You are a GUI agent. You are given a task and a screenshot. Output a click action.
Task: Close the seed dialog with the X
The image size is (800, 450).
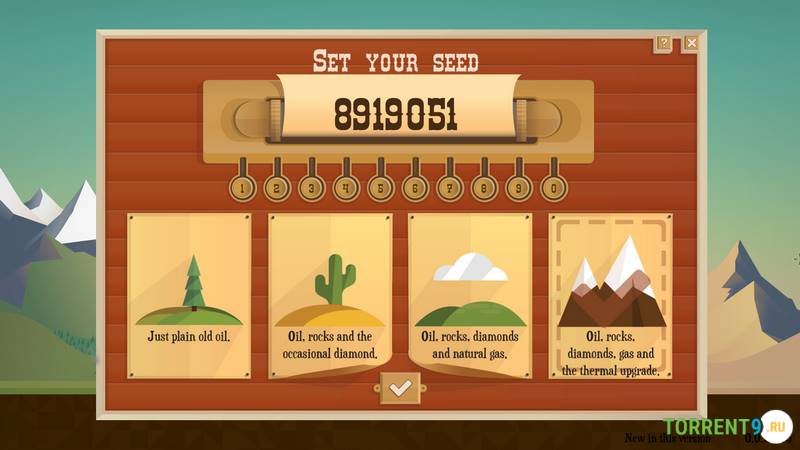[x=691, y=43]
